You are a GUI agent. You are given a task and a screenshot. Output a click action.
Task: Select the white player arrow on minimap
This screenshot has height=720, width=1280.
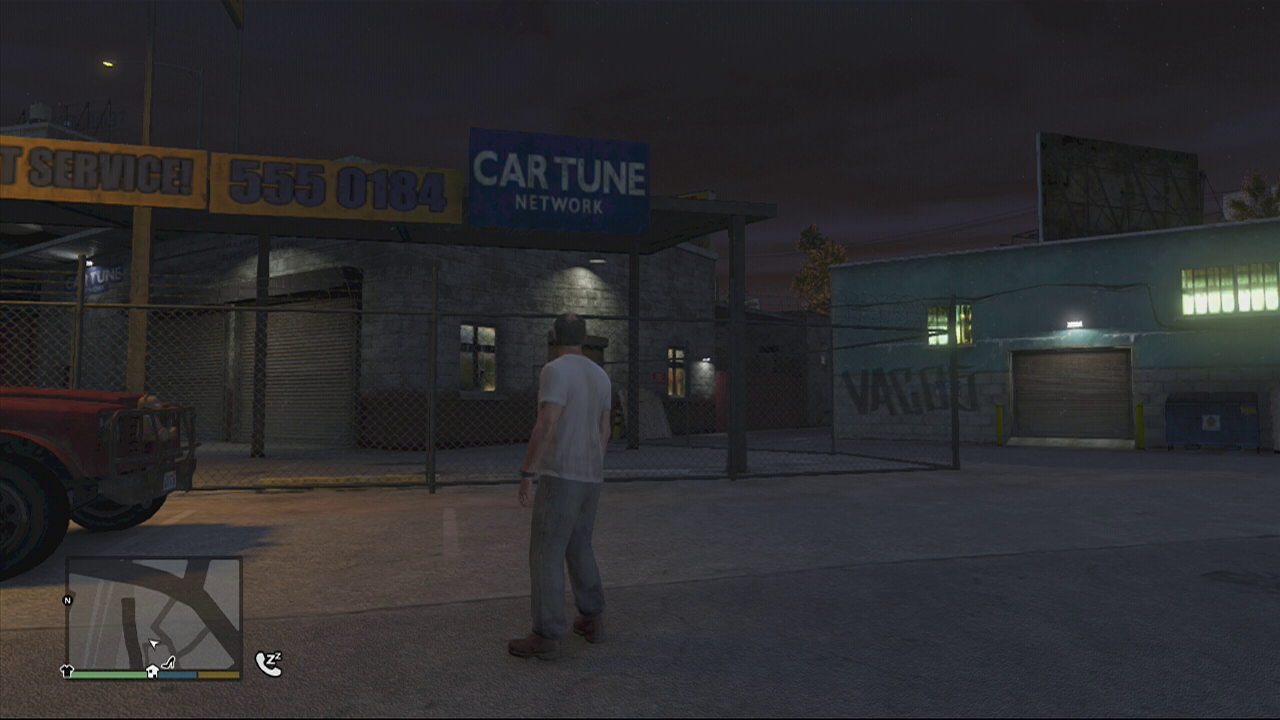tap(154, 645)
